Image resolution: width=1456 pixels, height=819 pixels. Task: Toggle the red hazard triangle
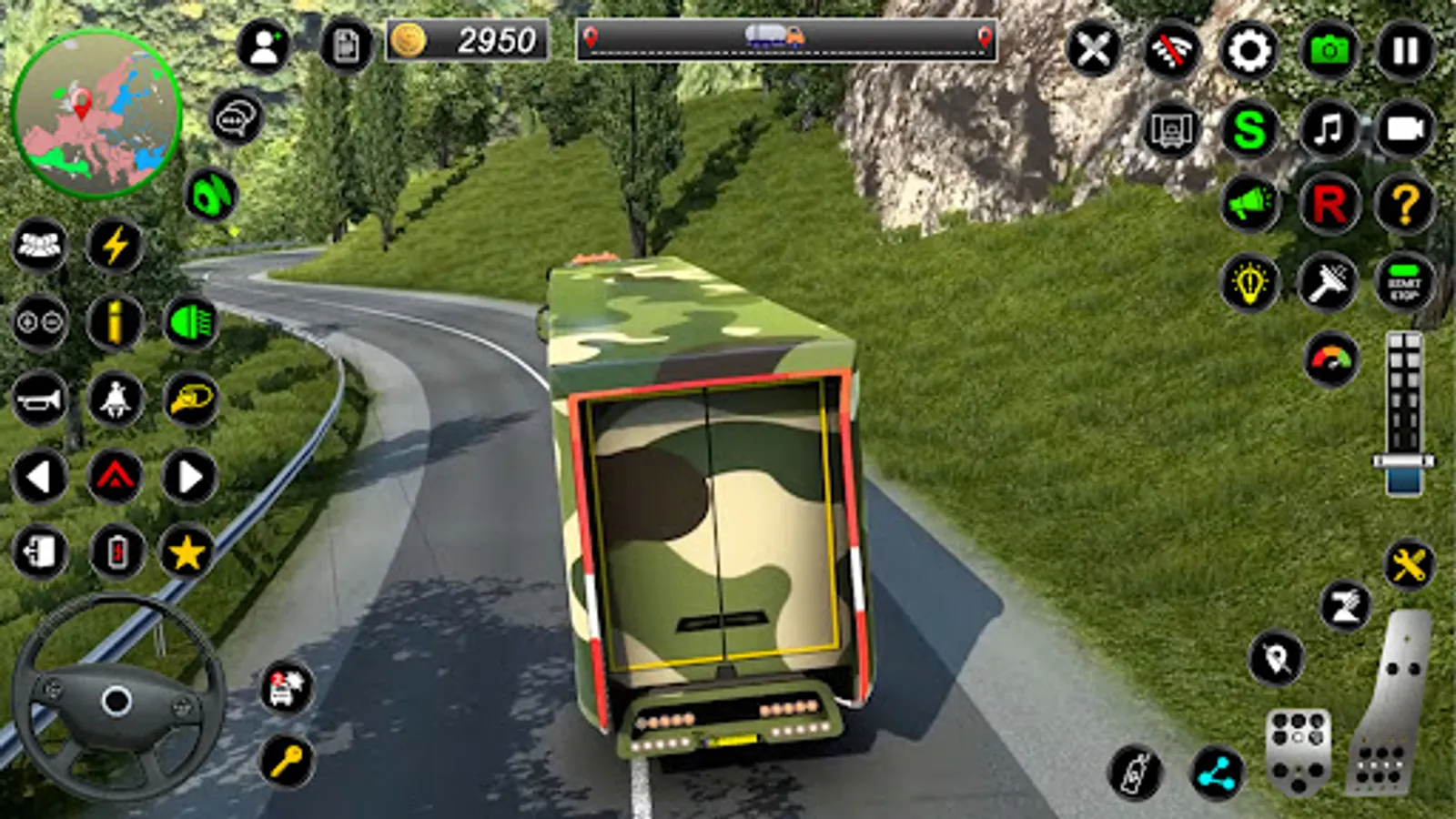click(x=115, y=476)
